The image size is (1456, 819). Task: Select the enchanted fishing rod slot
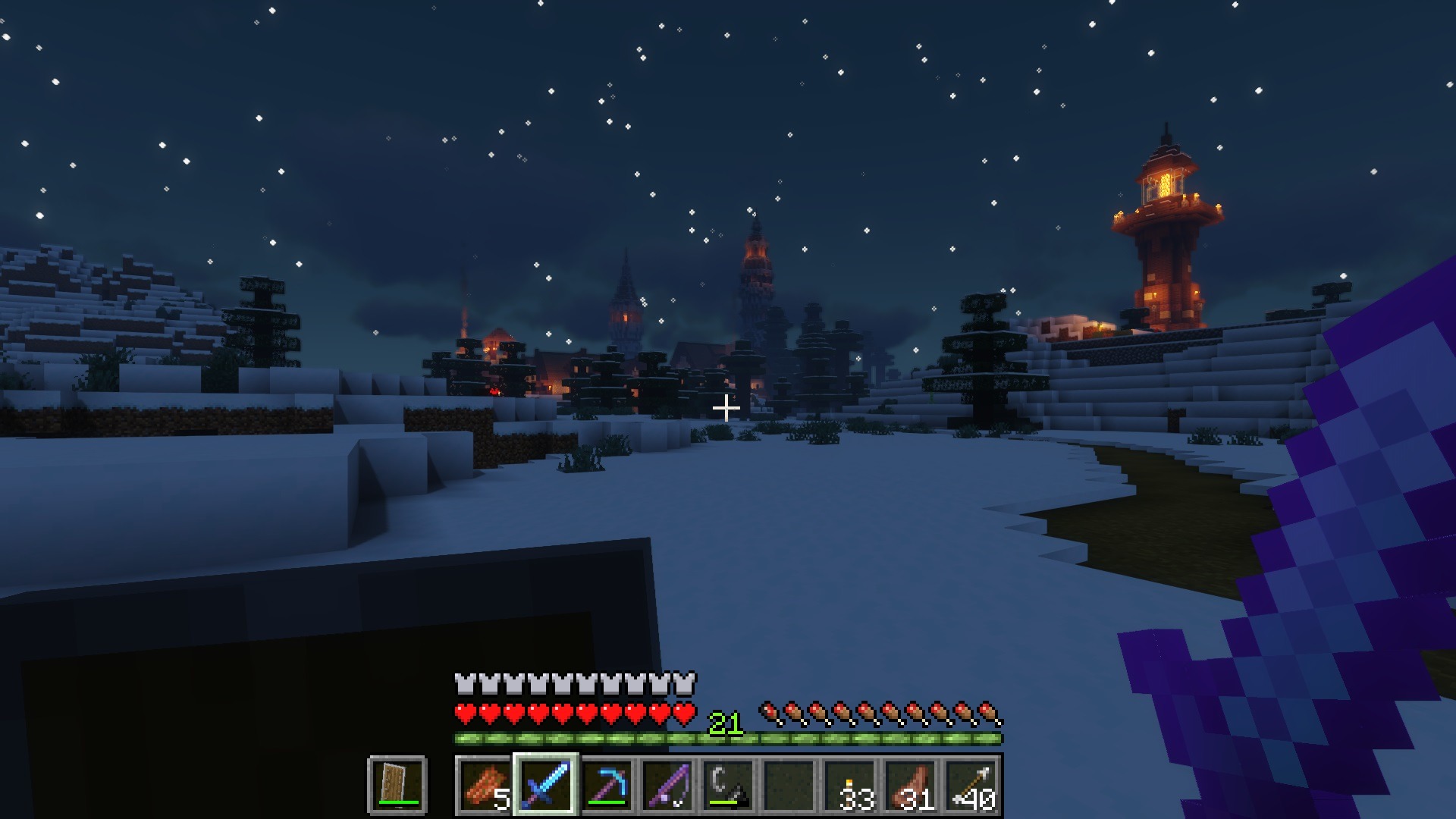pos(667,785)
